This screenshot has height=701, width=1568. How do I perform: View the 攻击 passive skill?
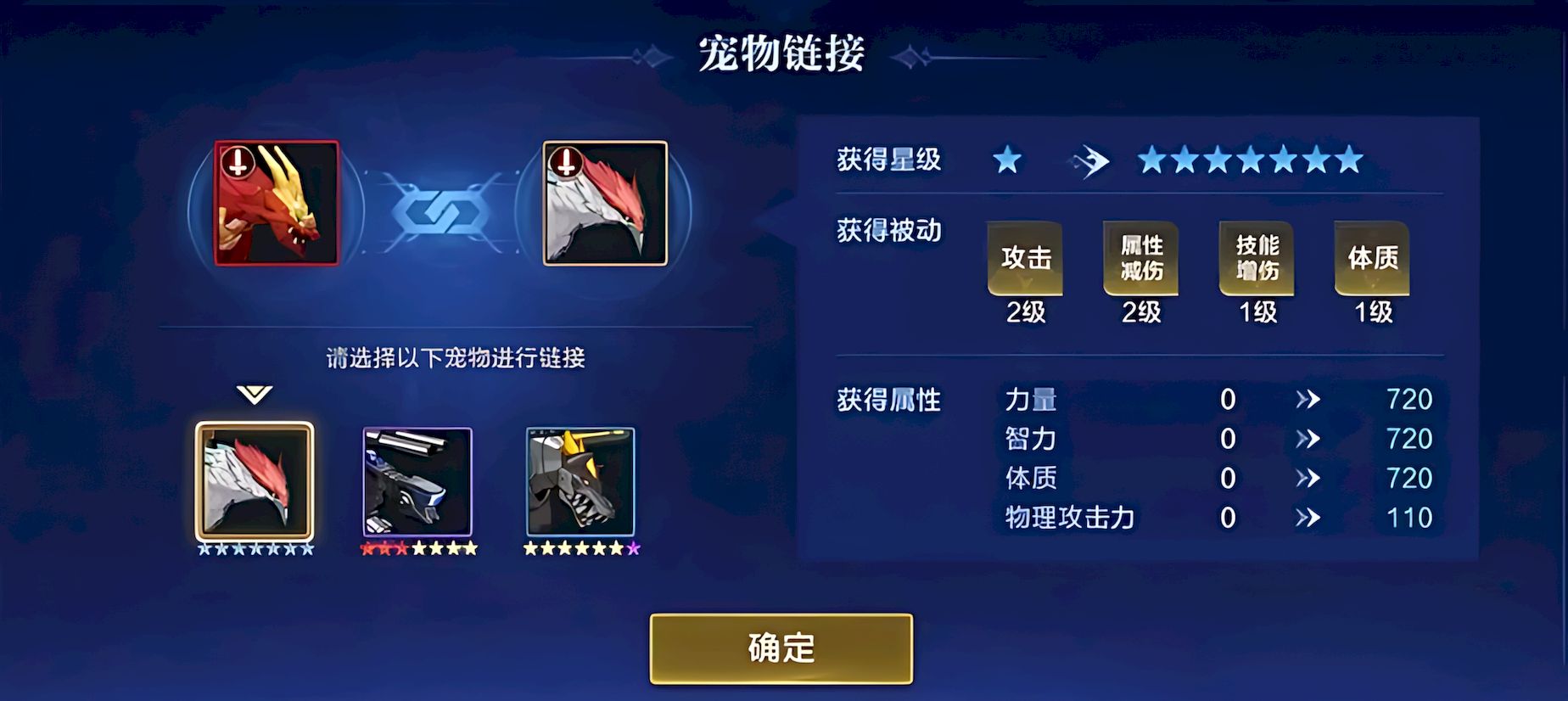(x=1025, y=259)
